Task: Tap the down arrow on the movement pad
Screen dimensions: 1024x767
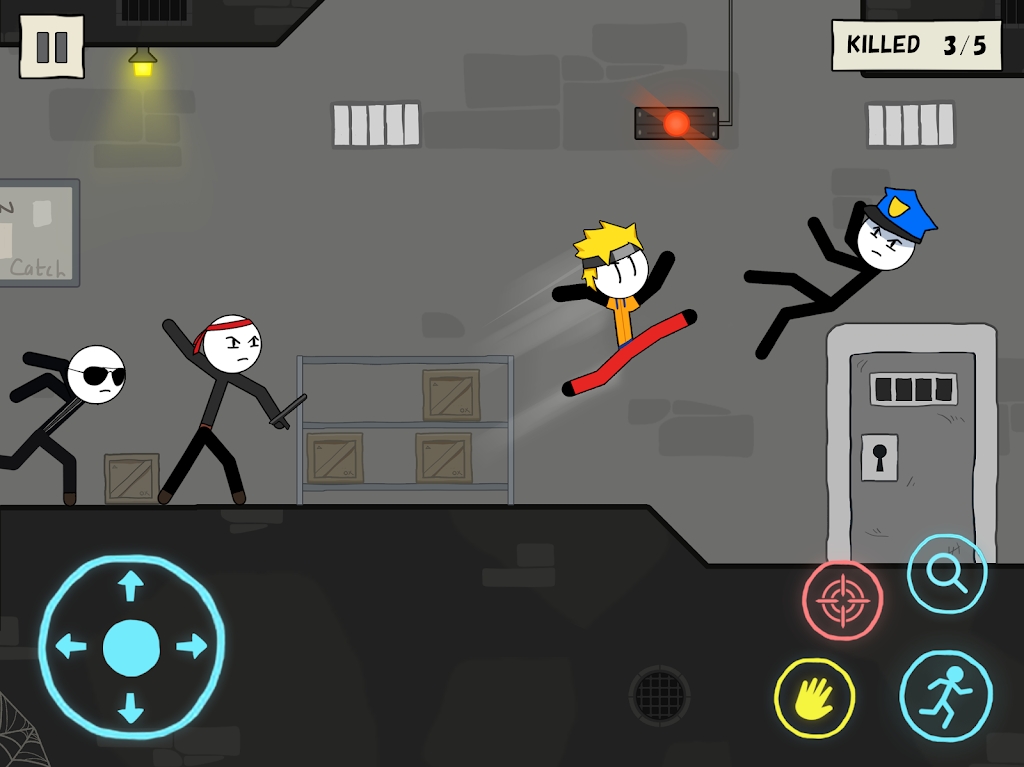Action: coord(130,708)
